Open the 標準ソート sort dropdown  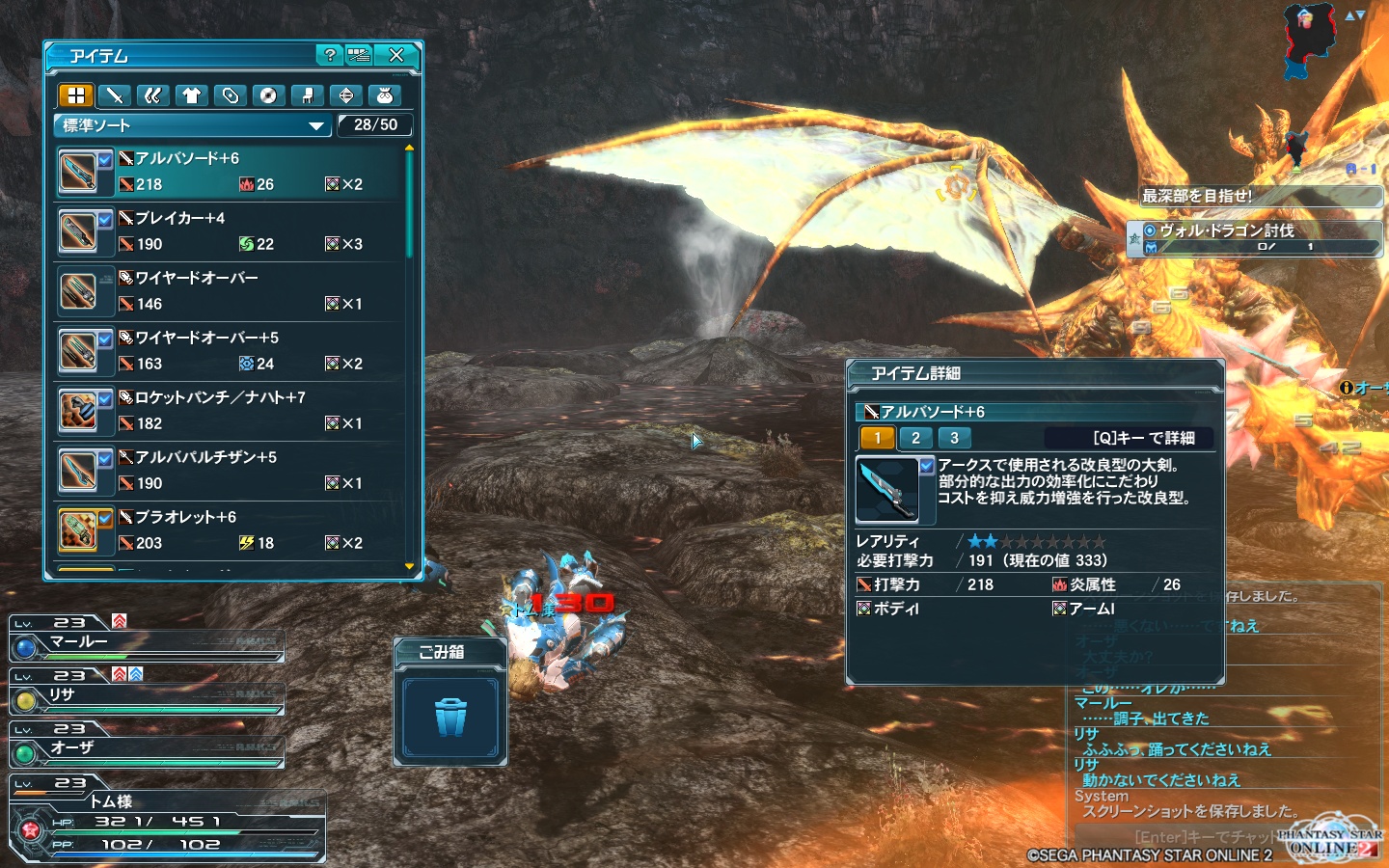193,125
